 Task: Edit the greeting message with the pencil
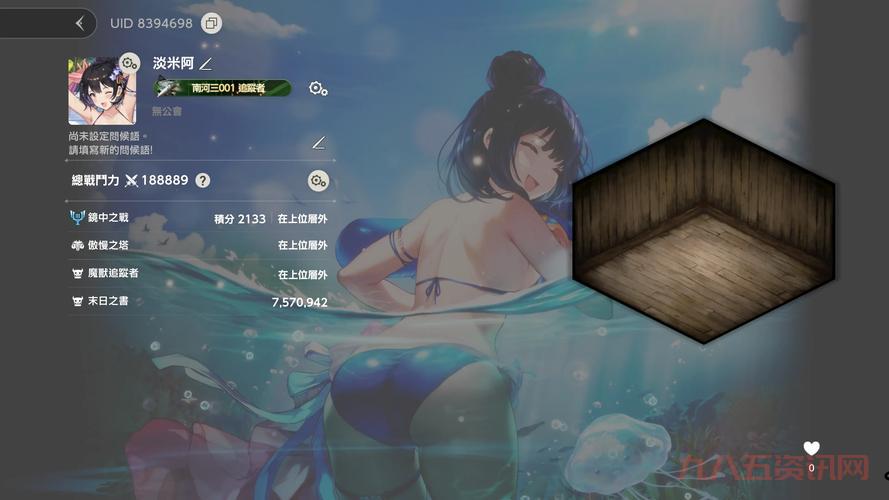tap(319, 142)
